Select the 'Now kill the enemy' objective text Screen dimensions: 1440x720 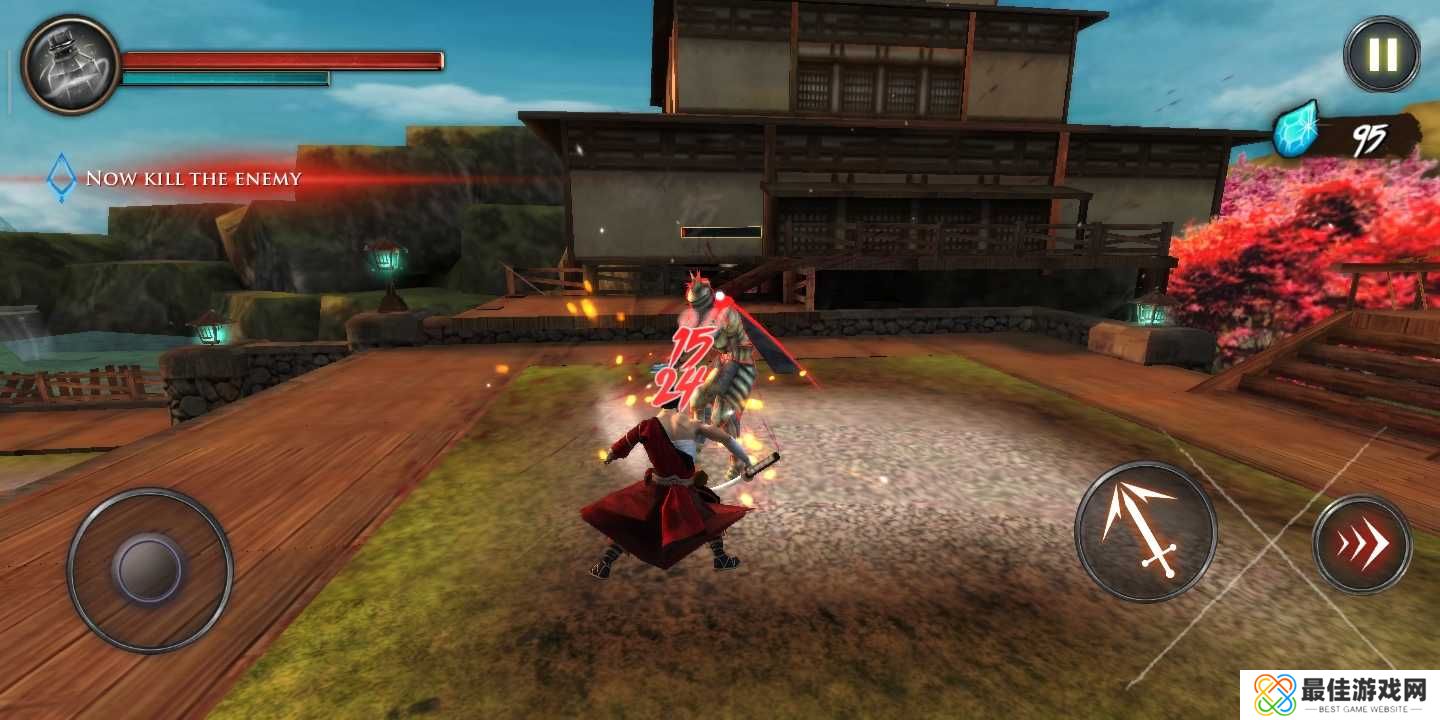click(193, 178)
